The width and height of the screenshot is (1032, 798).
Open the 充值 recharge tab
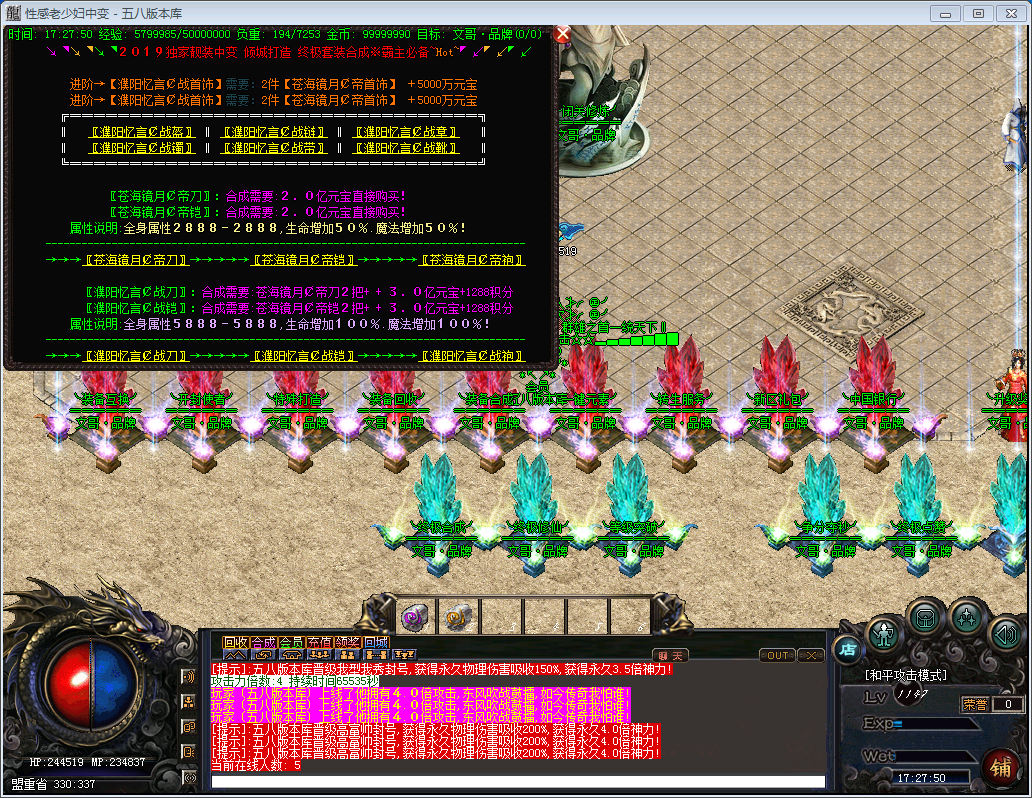(319, 642)
